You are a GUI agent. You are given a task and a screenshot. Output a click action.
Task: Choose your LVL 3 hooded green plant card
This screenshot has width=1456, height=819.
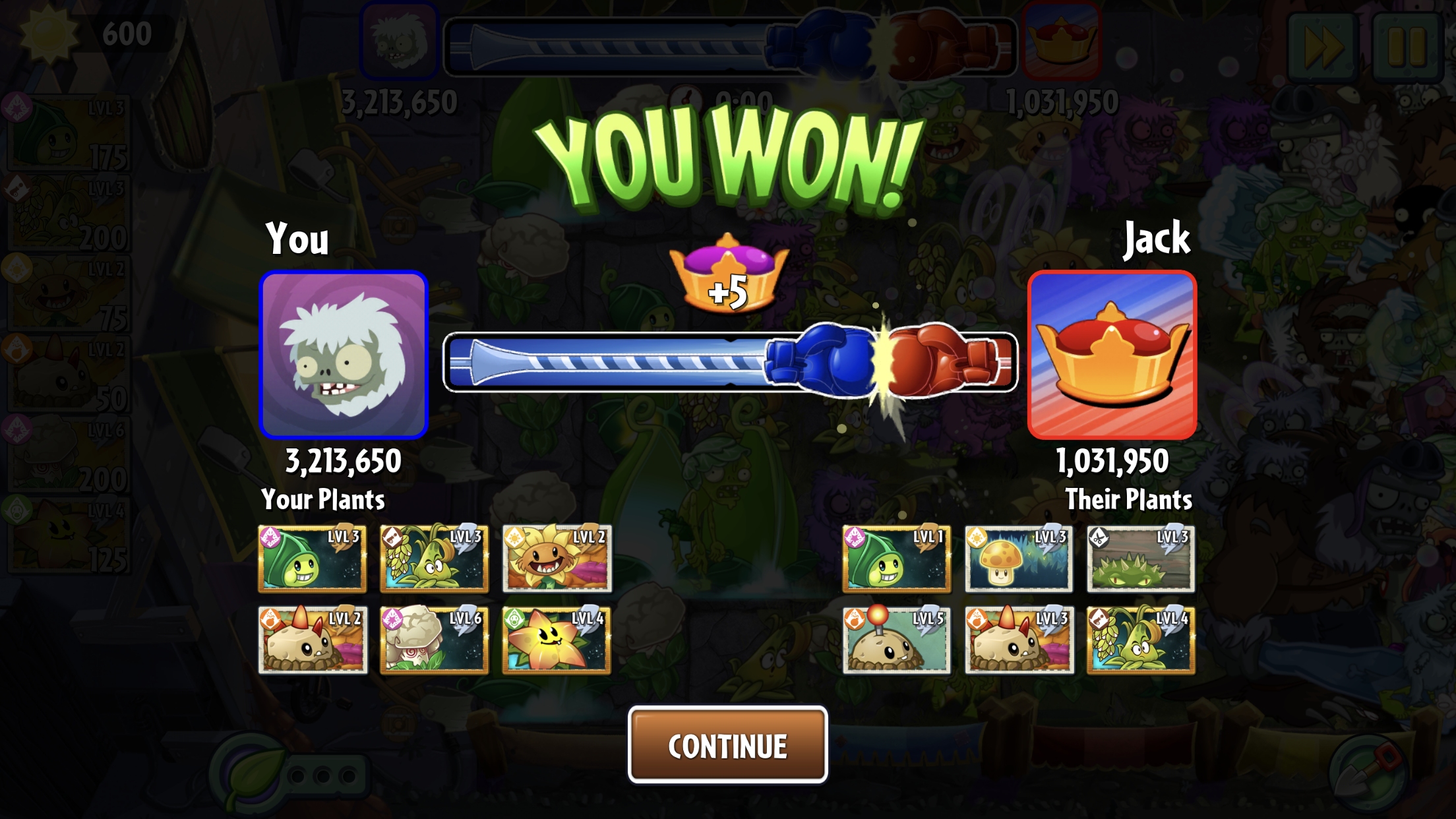[313, 559]
